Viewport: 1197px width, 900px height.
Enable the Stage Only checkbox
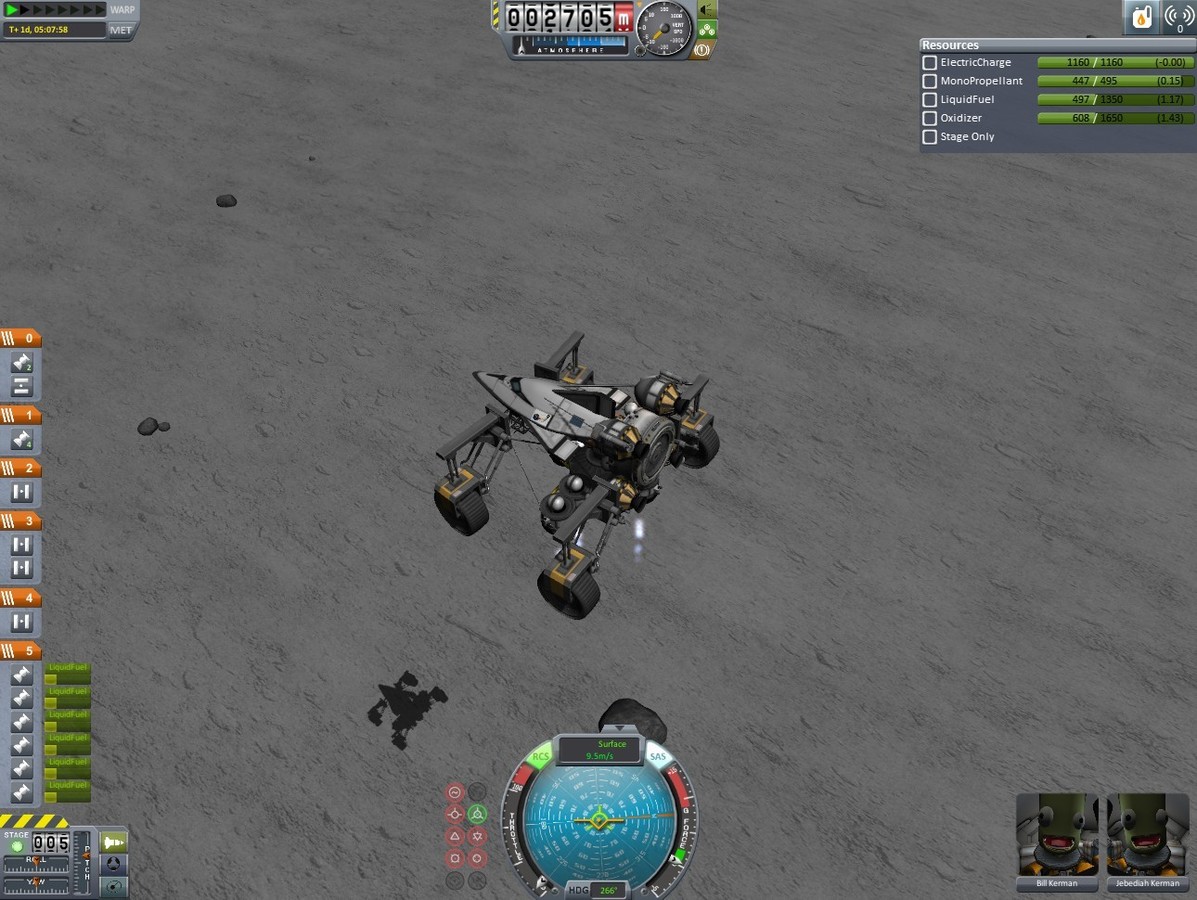930,137
